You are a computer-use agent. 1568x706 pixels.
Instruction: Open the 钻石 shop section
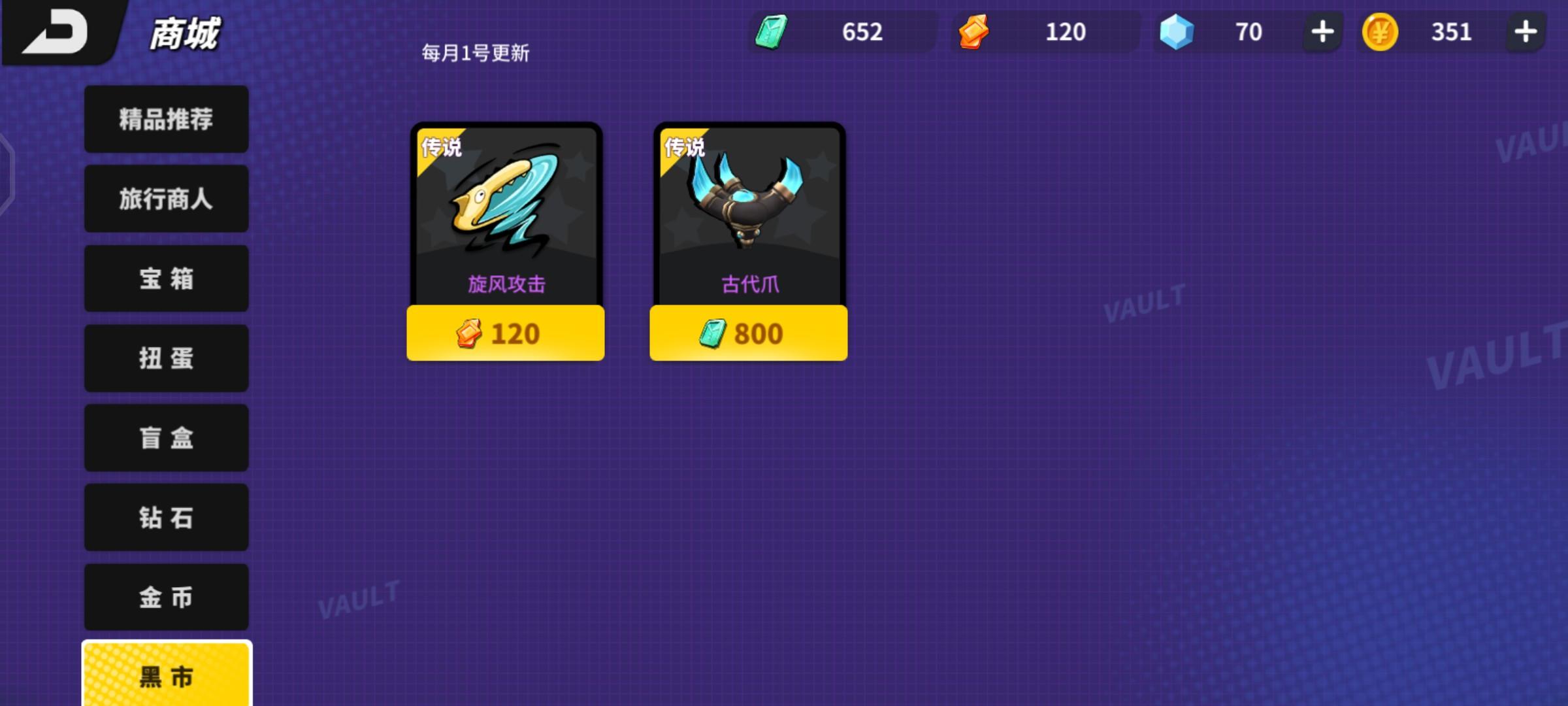[165, 518]
